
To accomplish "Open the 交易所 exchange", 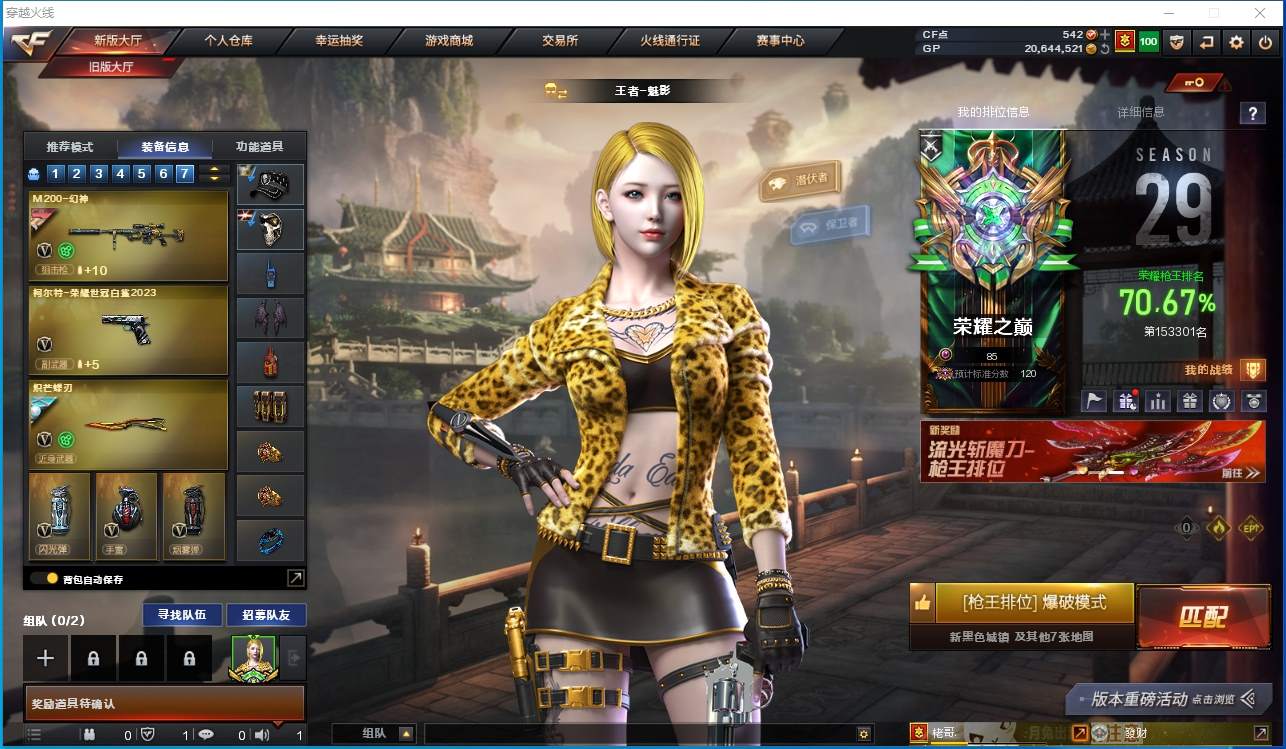I will point(560,41).
